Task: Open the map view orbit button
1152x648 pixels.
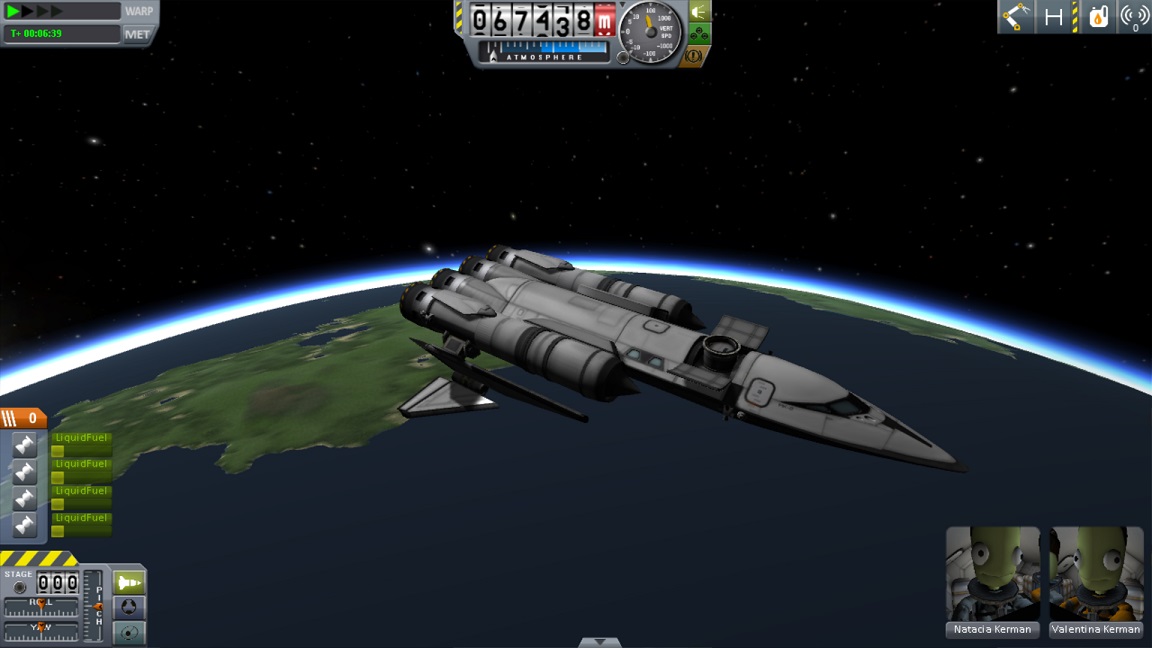Action: pos(129,632)
